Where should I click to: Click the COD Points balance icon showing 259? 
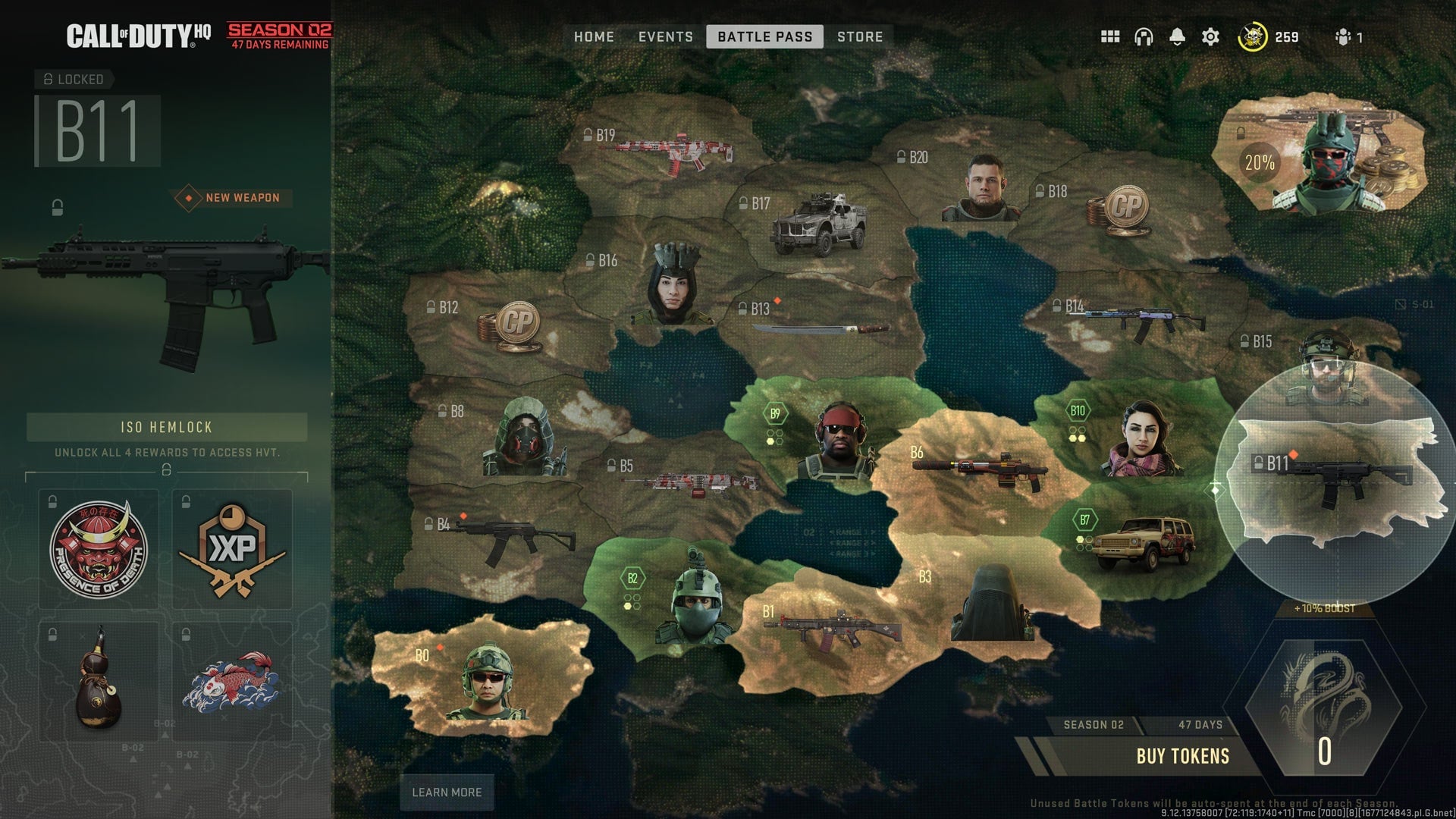click(1253, 36)
